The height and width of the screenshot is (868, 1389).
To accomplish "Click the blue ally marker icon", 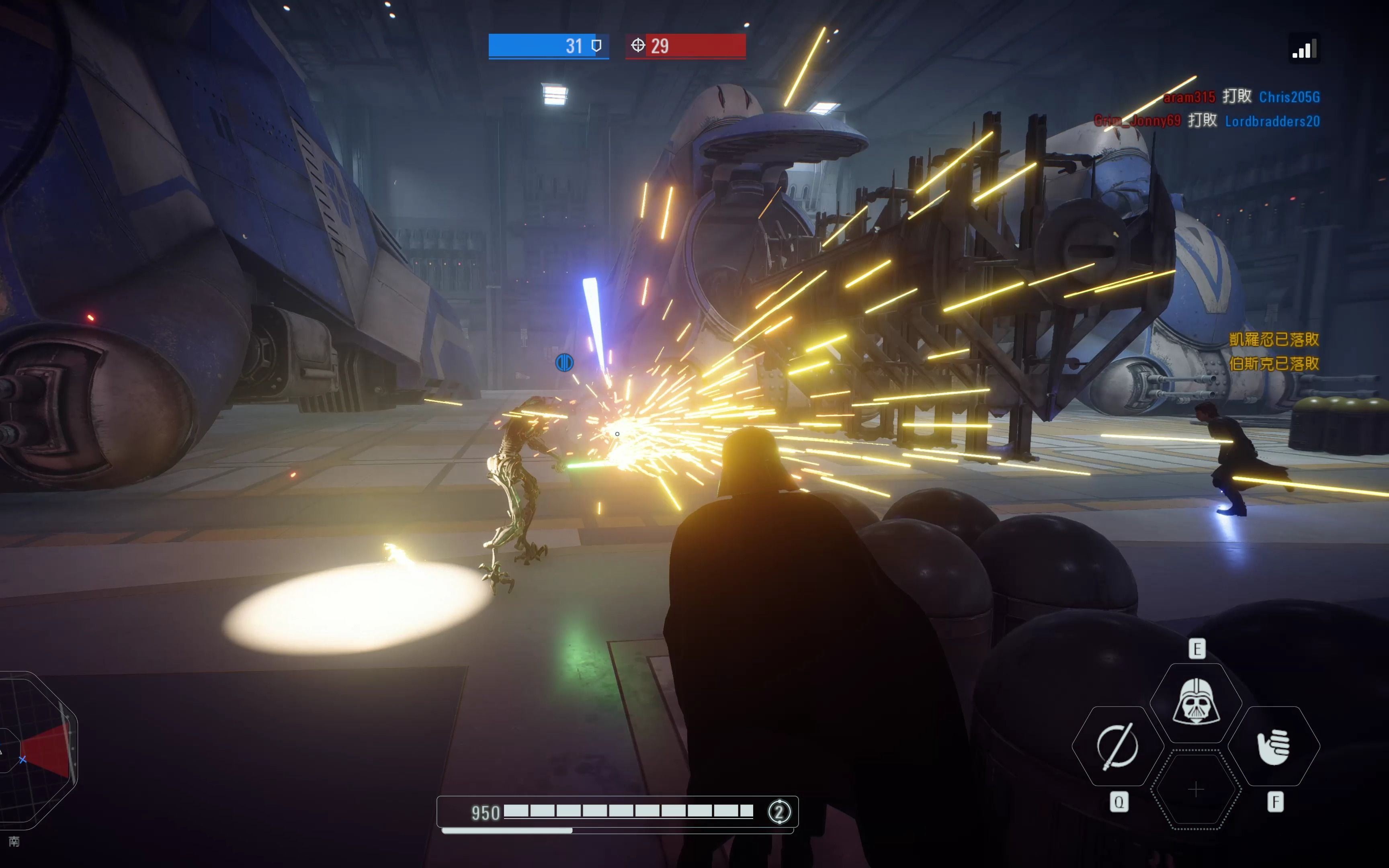I will [x=564, y=362].
